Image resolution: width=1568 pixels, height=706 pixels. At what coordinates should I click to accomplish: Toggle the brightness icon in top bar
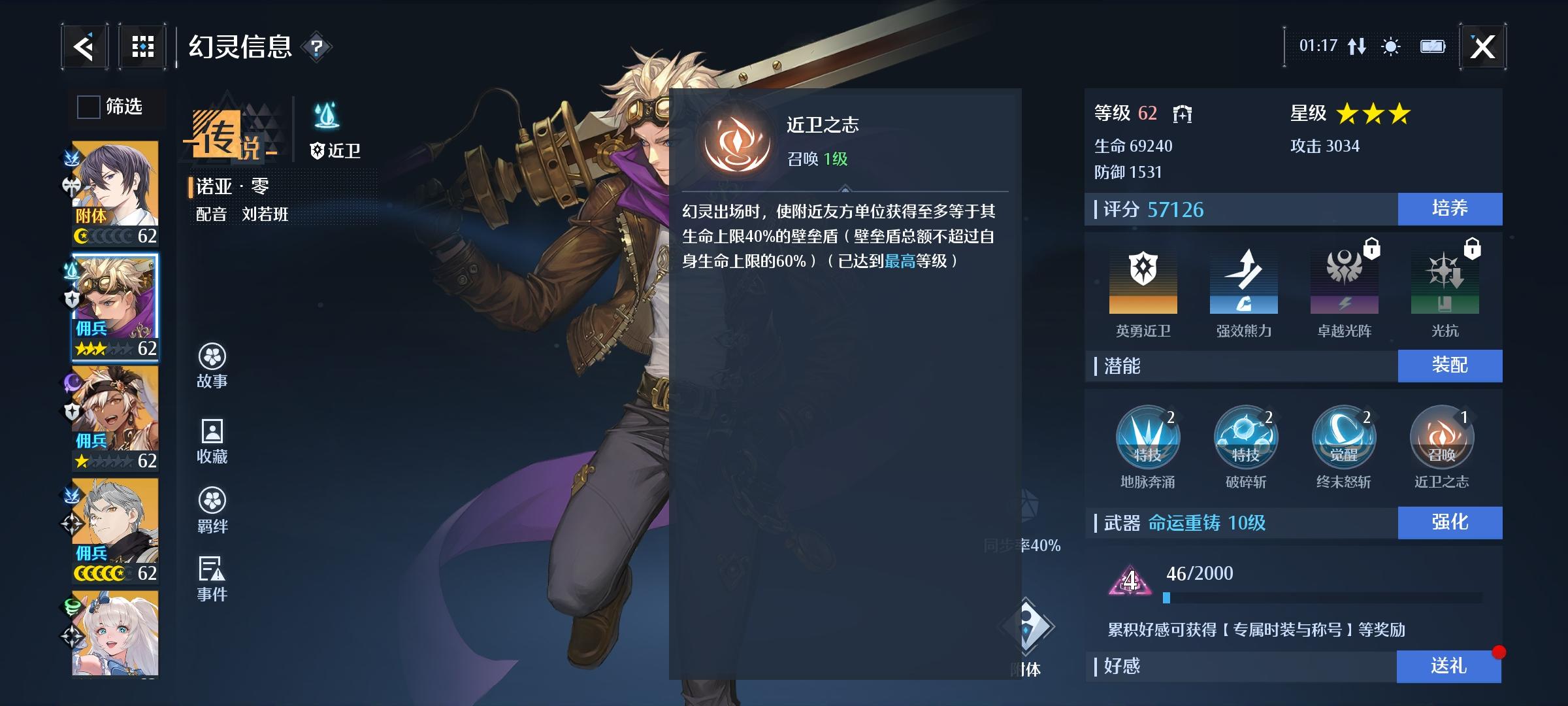tap(1390, 46)
